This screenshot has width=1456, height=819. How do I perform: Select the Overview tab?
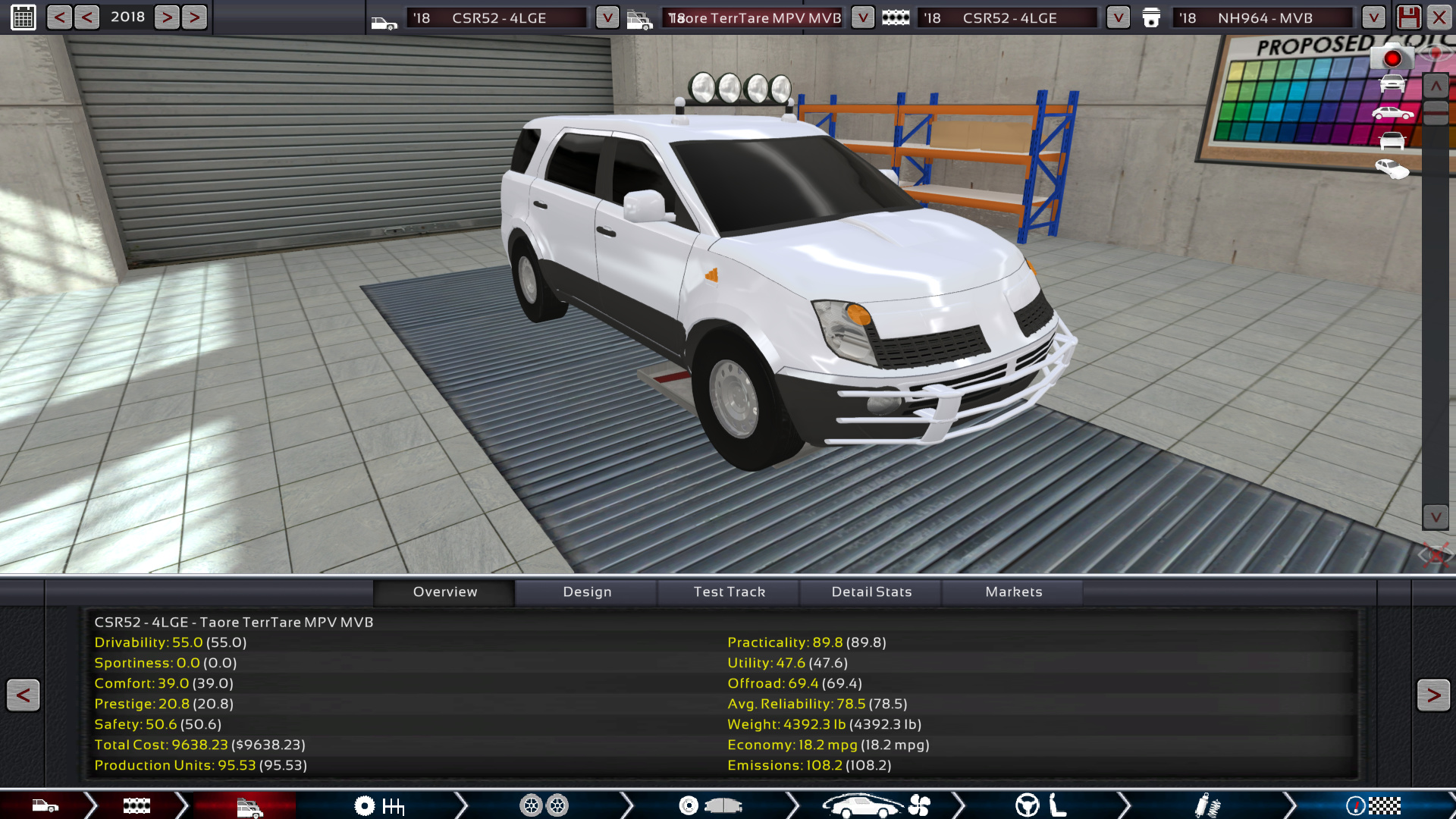click(x=445, y=591)
